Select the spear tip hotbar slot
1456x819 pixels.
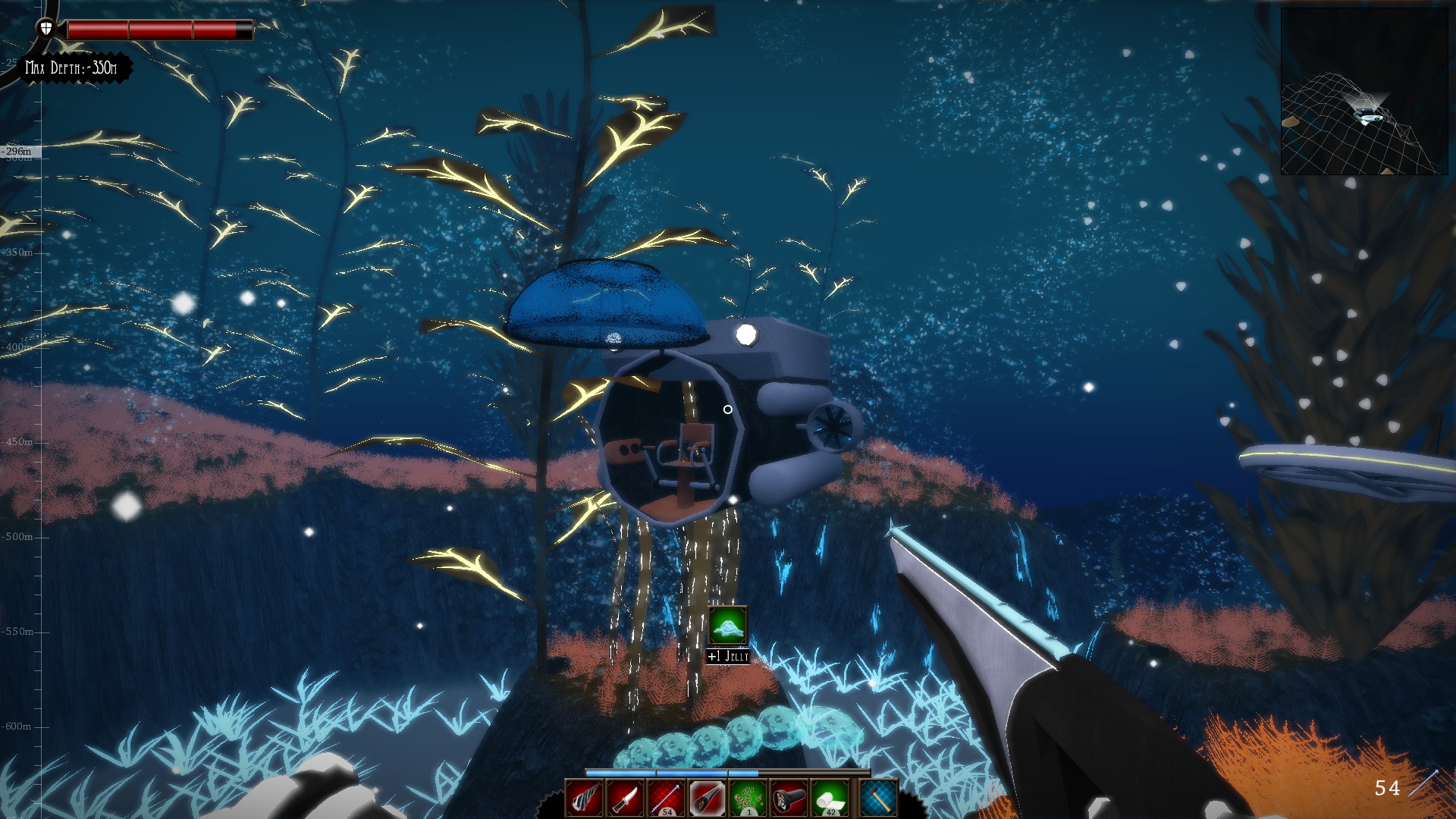706,798
